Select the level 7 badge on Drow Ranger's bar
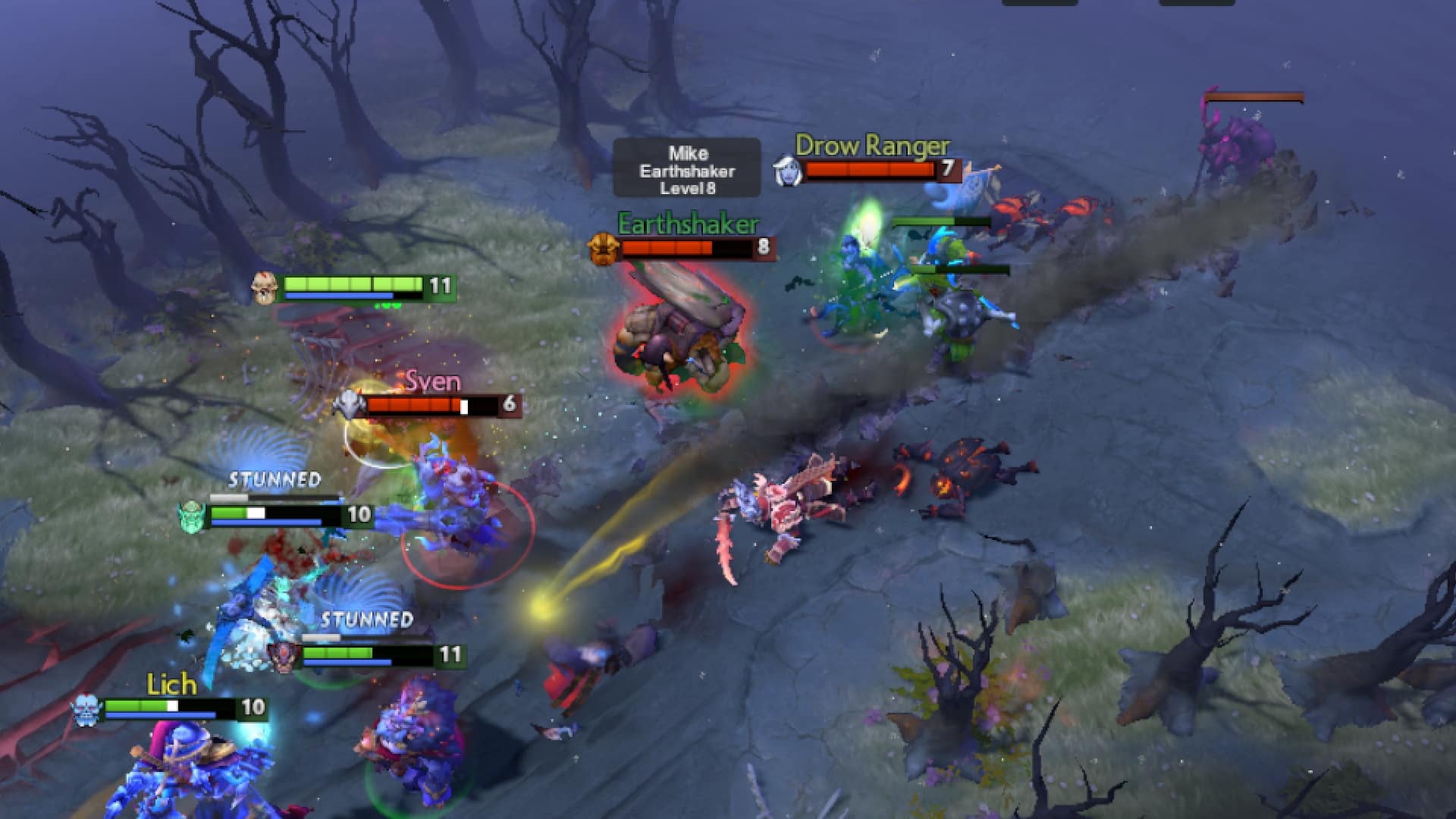The height and width of the screenshot is (819, 1456). tap(950, 169)
